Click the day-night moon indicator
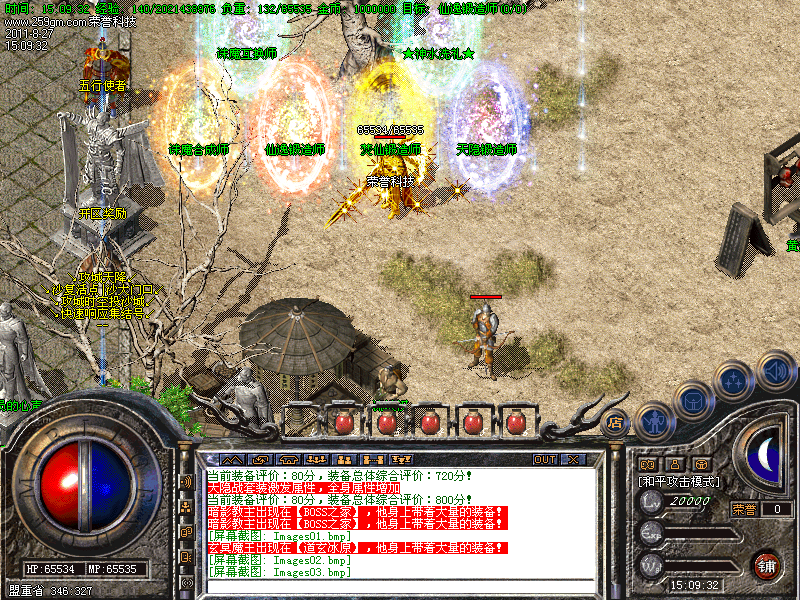Image resolution: width=800 pixels, height=600 pixels. click(766, 455)
